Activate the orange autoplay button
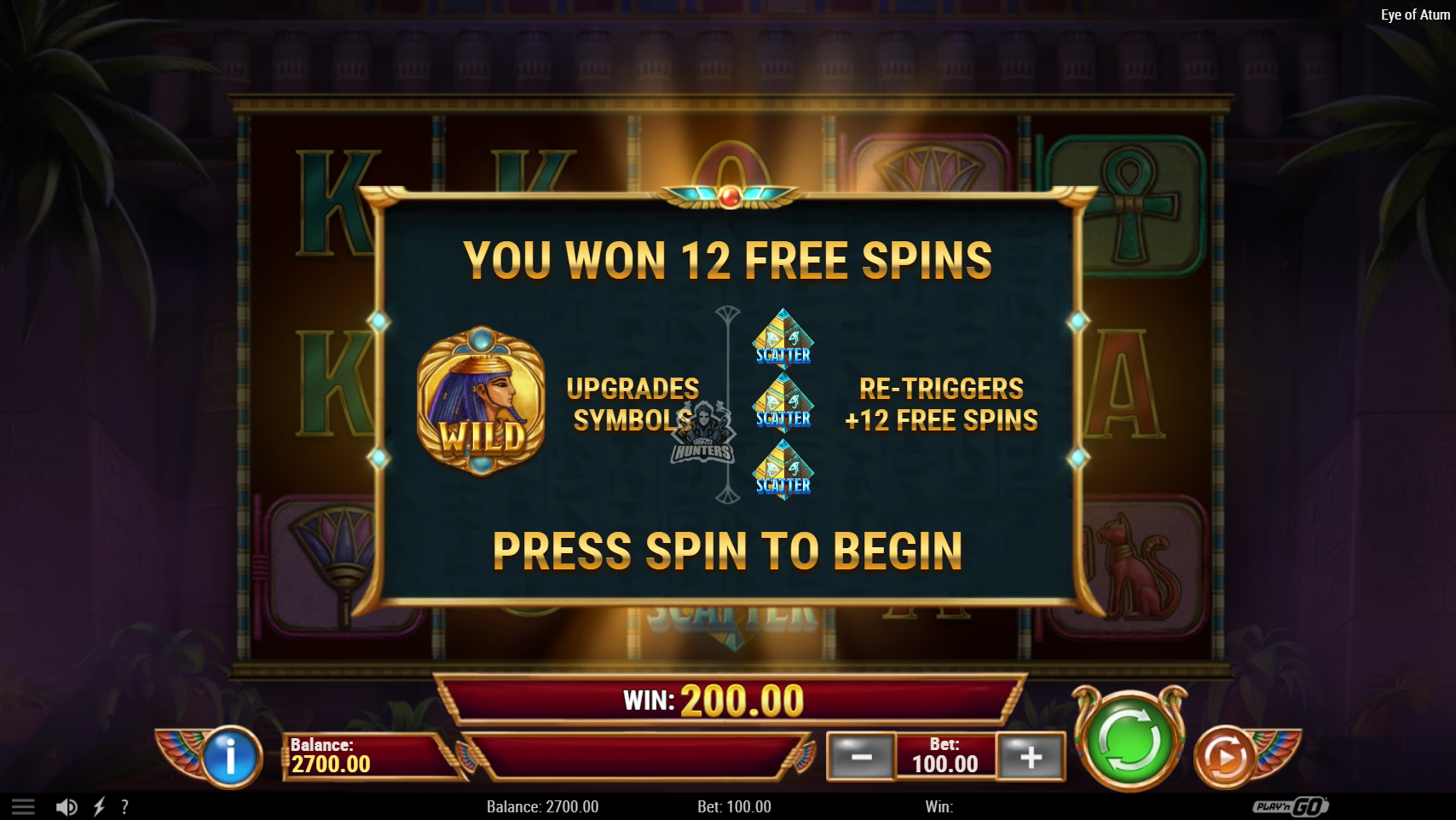The width and height of the screenshot is (1456, 820). pyautogui.click(x=1224, y=756)
